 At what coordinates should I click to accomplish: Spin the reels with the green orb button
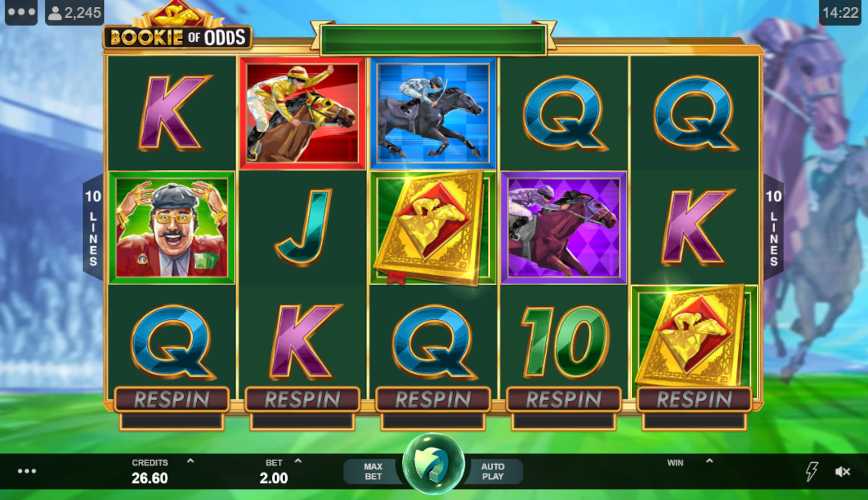[433, 464]
